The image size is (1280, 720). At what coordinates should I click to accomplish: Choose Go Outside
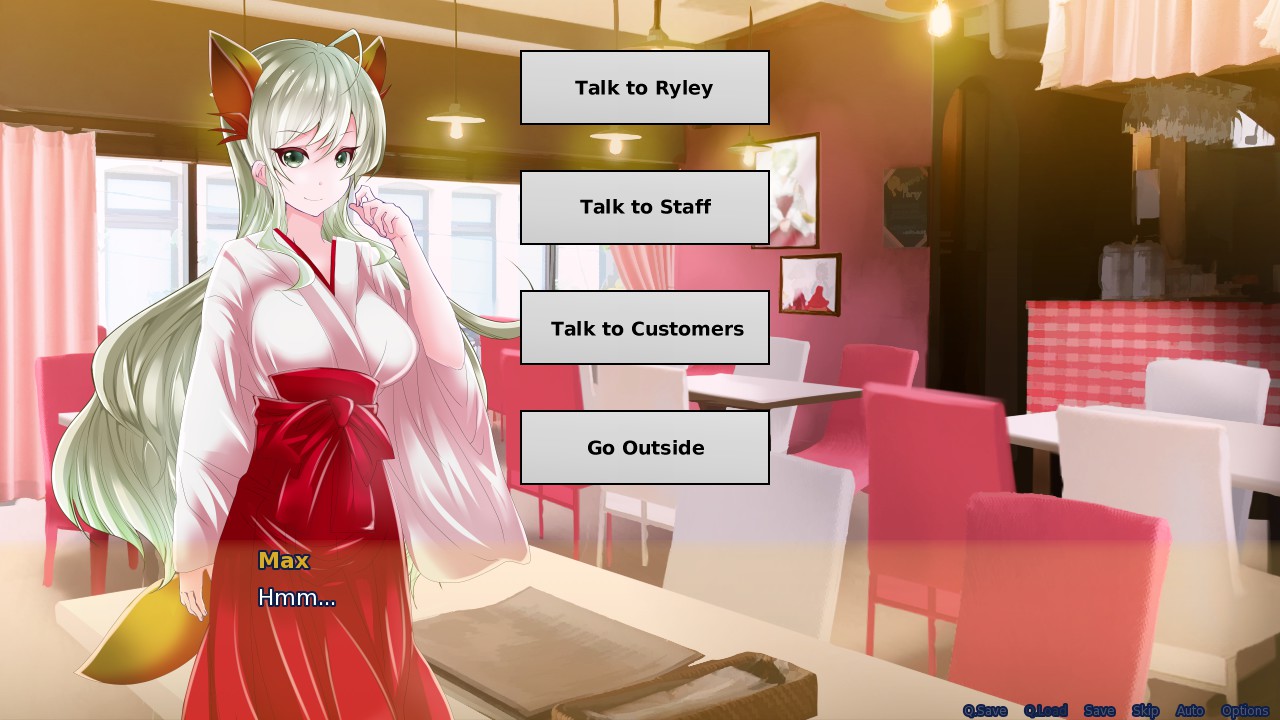click(644, 447)
